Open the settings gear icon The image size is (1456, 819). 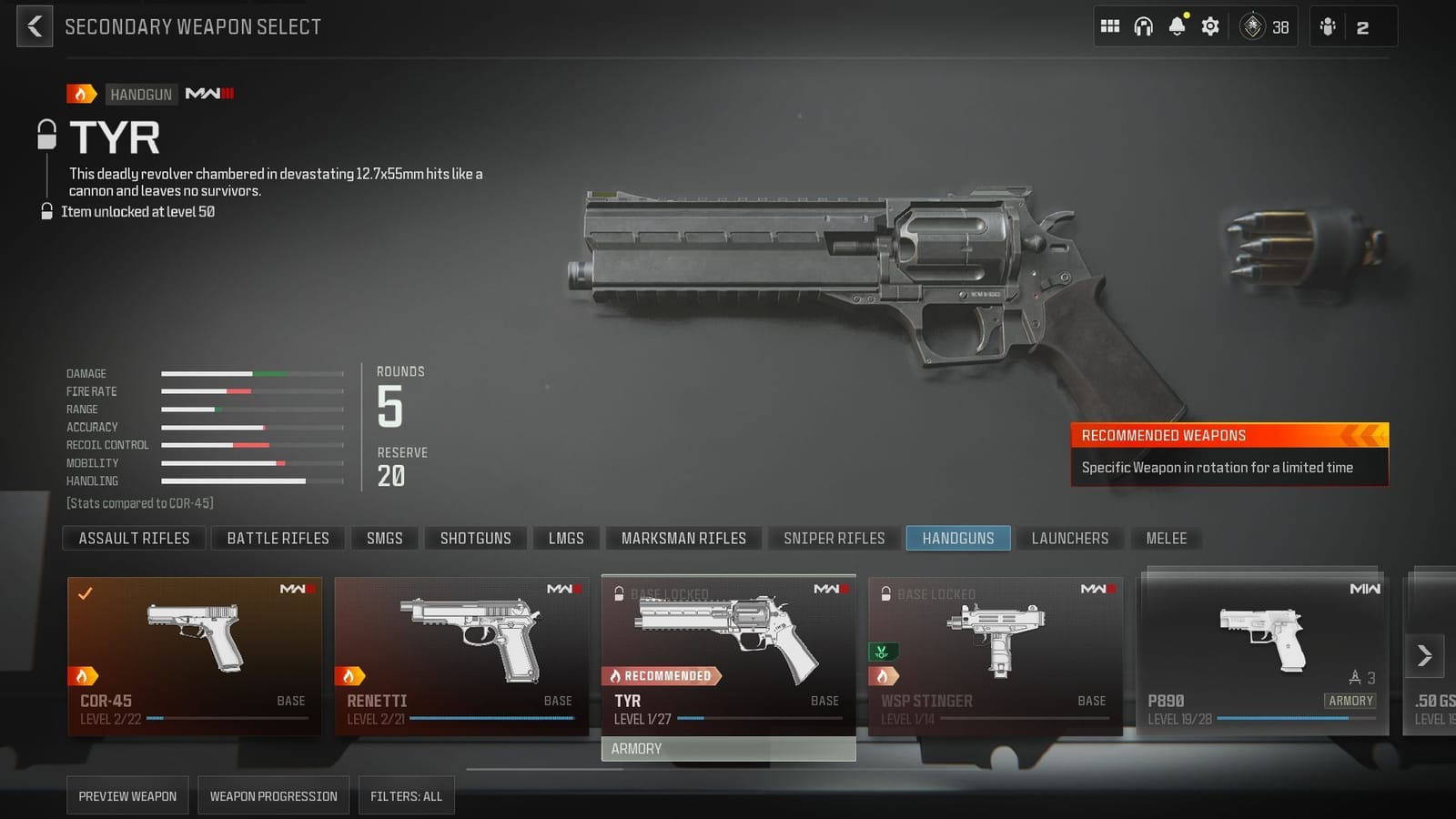[1210, 26]
